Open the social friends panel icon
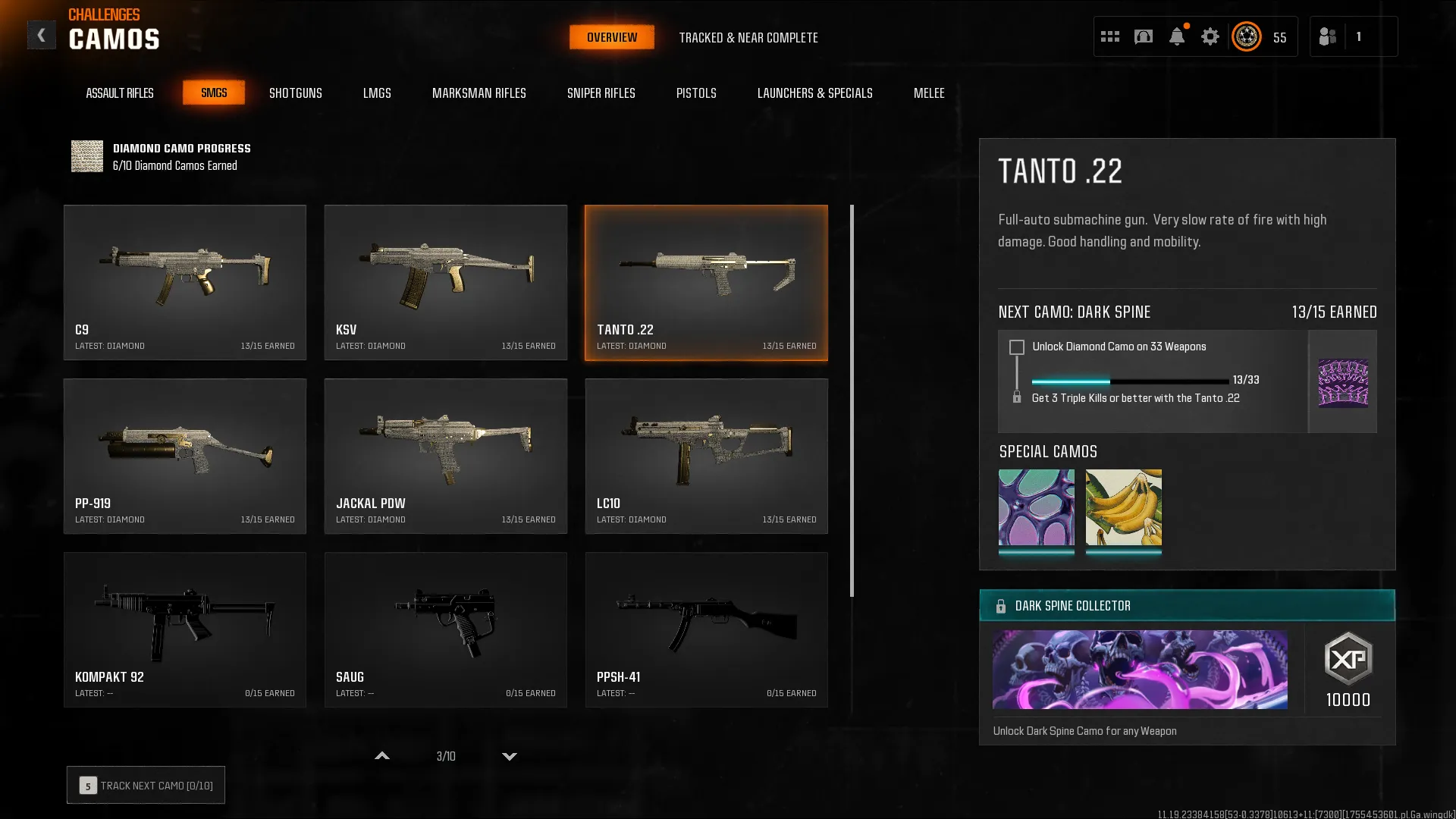Screen dimensions: 1456x819 point(1329,36)
